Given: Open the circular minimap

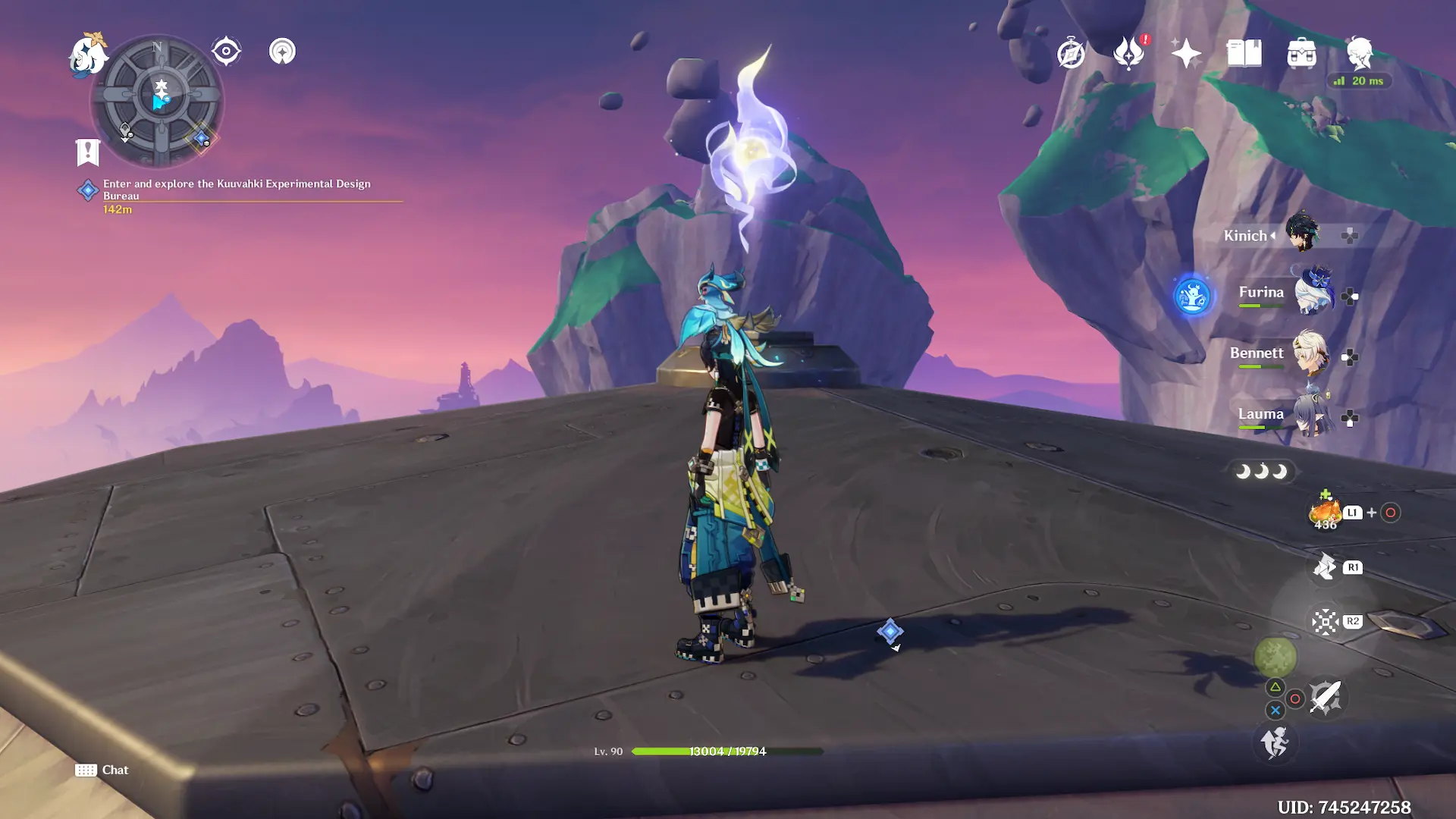Looking at the screenshot, I should pyautogui.click(x=158, y=101).
